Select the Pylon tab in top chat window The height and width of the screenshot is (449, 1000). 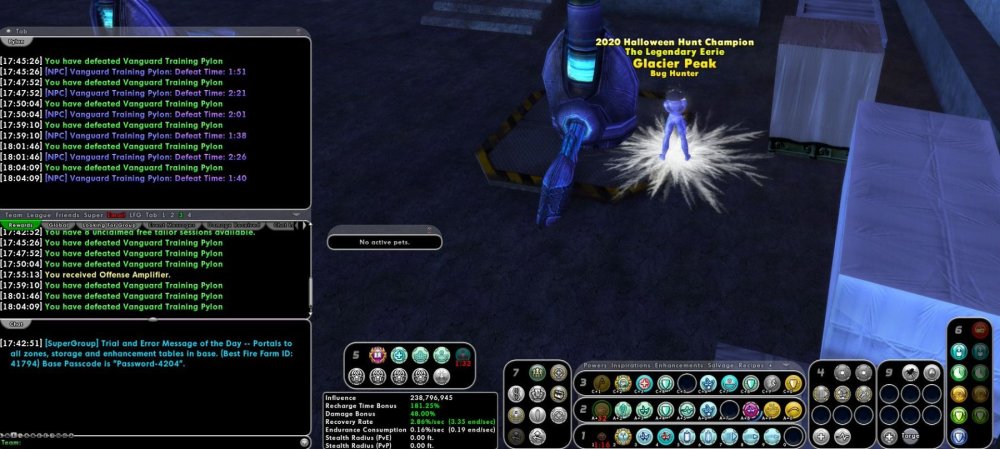(16, 42)
